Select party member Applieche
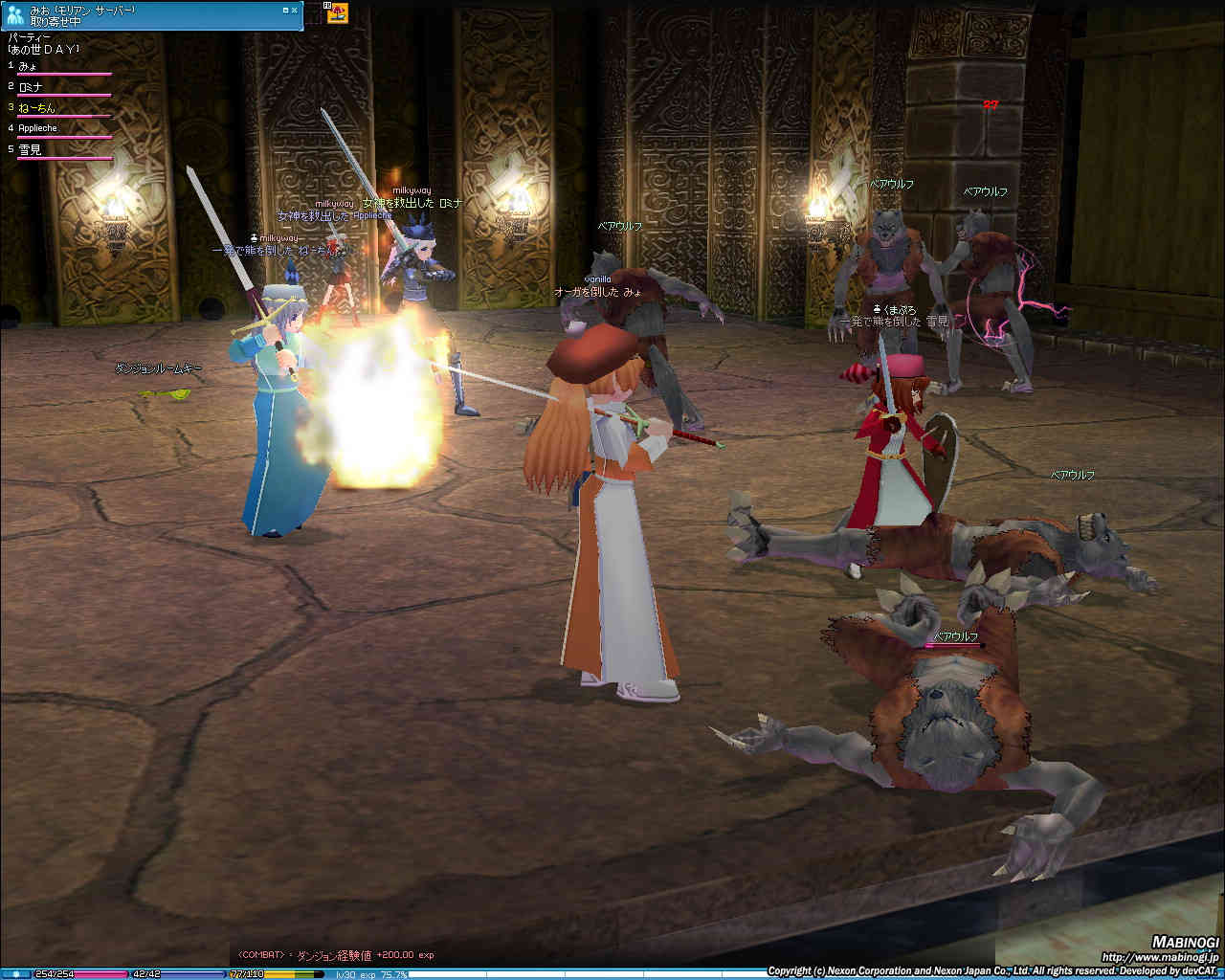Viewport: 1225px width, 980px height. [37, 128]
